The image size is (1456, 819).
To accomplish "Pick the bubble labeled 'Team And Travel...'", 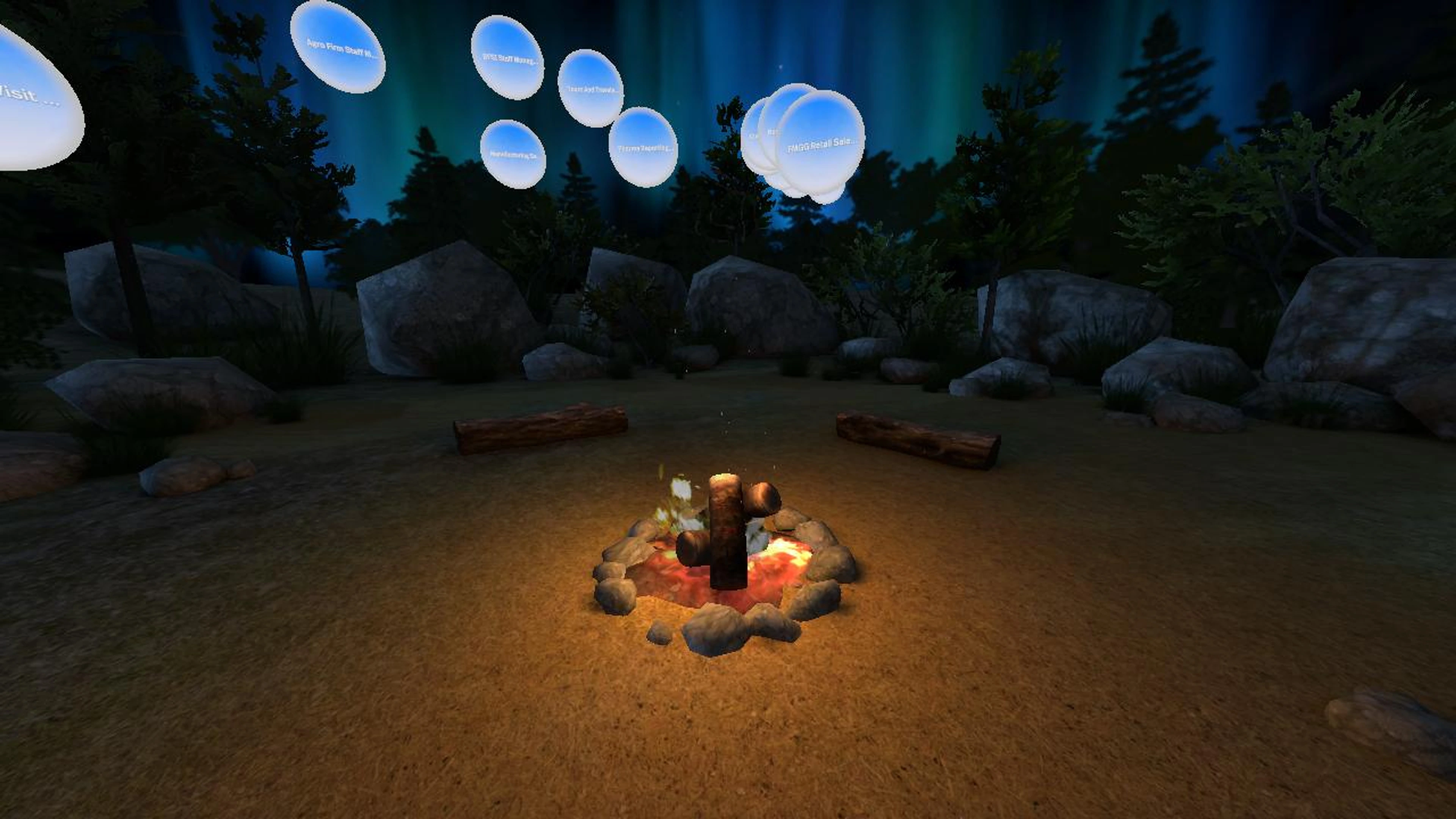I will pos(591,89).
